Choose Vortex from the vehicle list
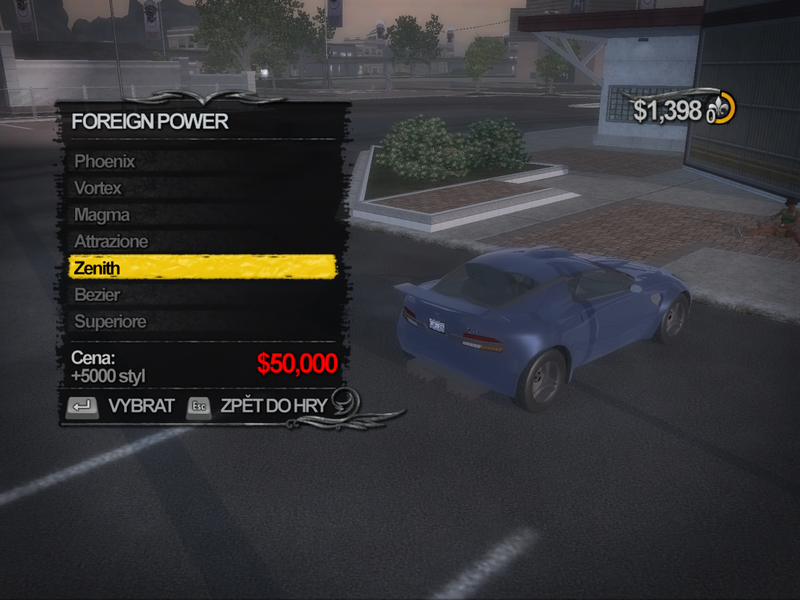Image resolution: width=800 pixels, height=600 pixels. [x=98, y=188]
